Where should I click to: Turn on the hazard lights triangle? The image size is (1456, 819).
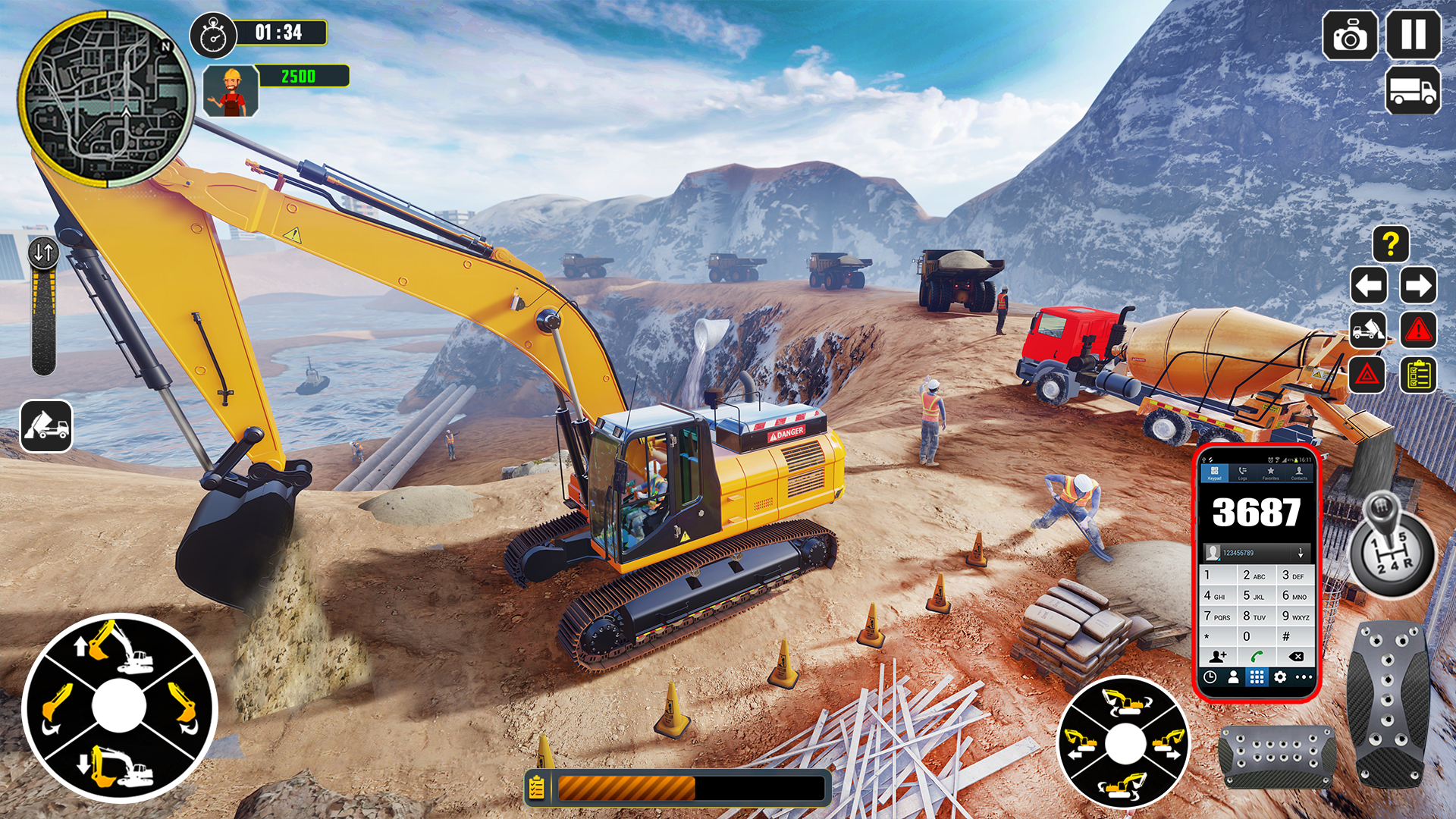(1367, 375)
